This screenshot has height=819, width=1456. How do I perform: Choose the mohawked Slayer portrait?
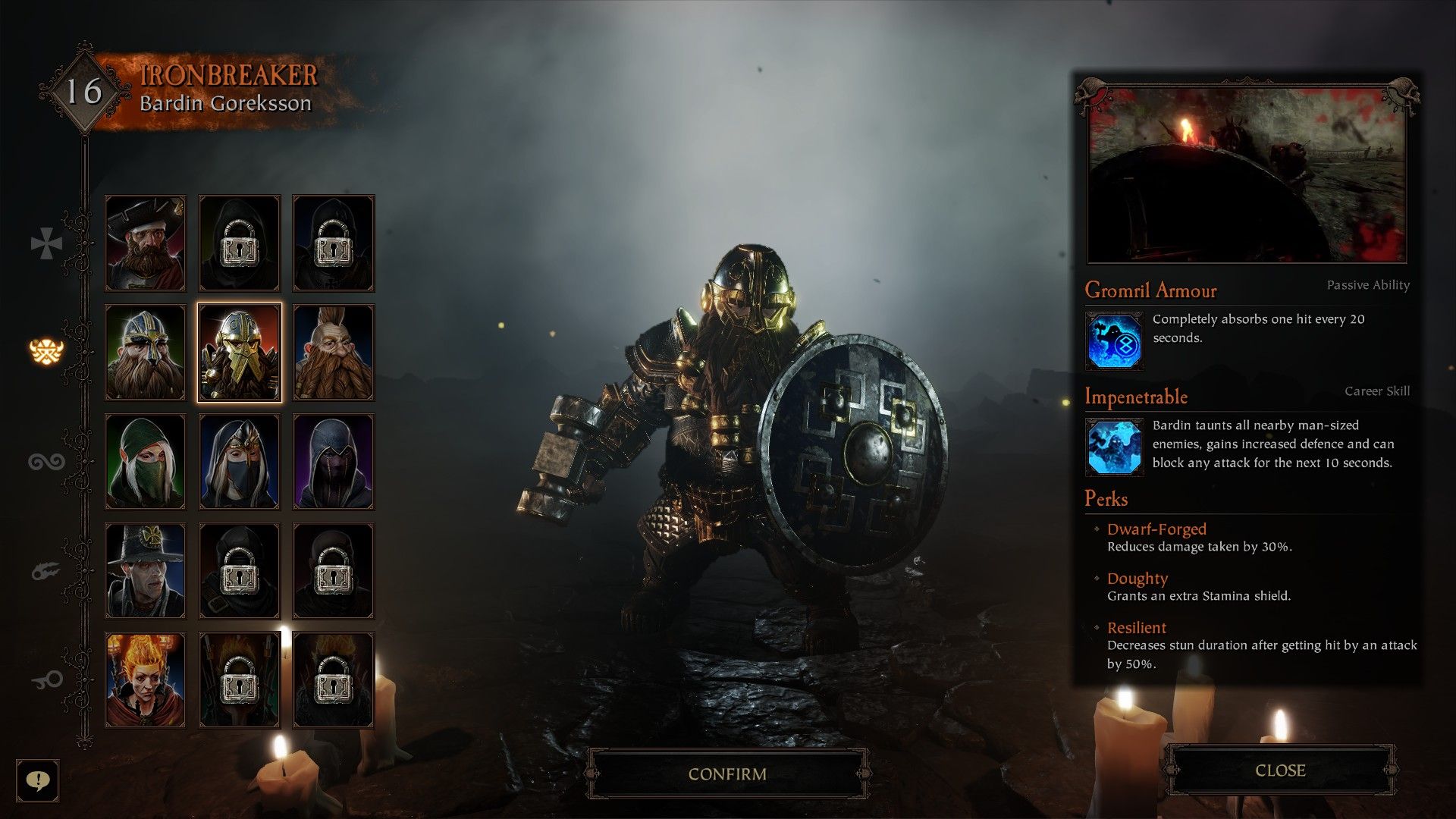pos(332,351)
